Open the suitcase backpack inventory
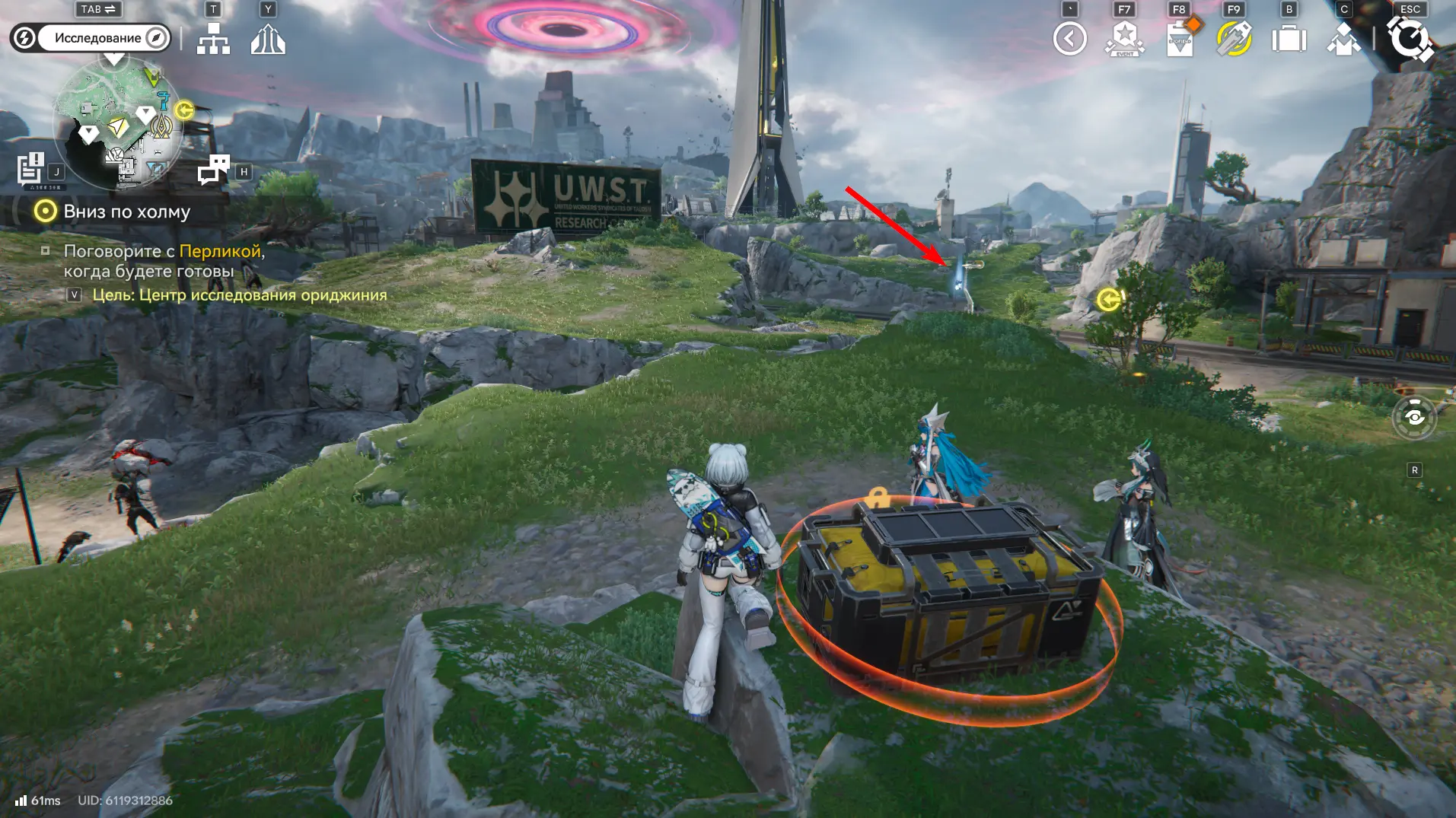The image size is (1456, 818). pyautogui.click(x=1289, y=39)
